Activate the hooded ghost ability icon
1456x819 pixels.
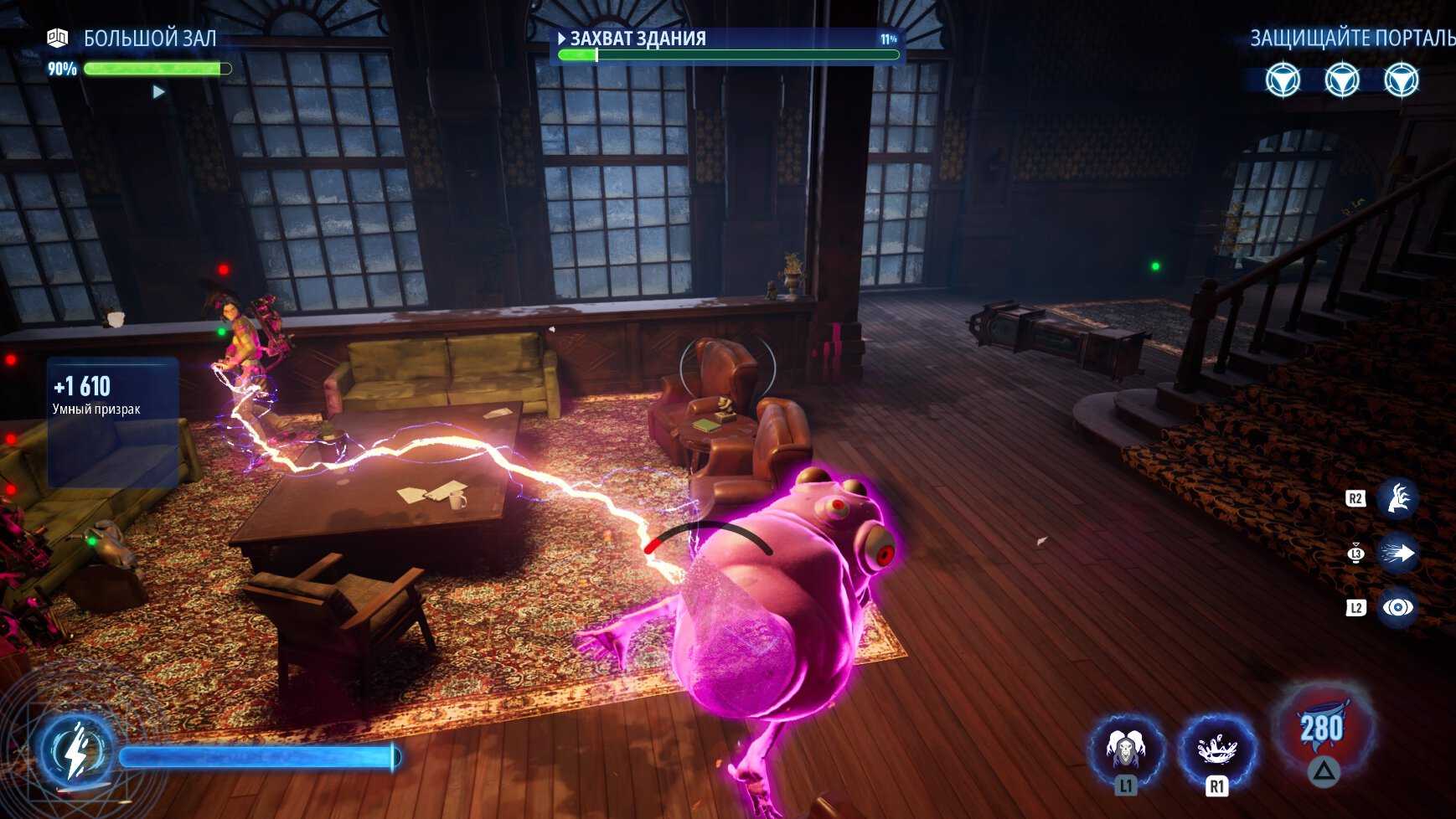[x=1125, y=749]
